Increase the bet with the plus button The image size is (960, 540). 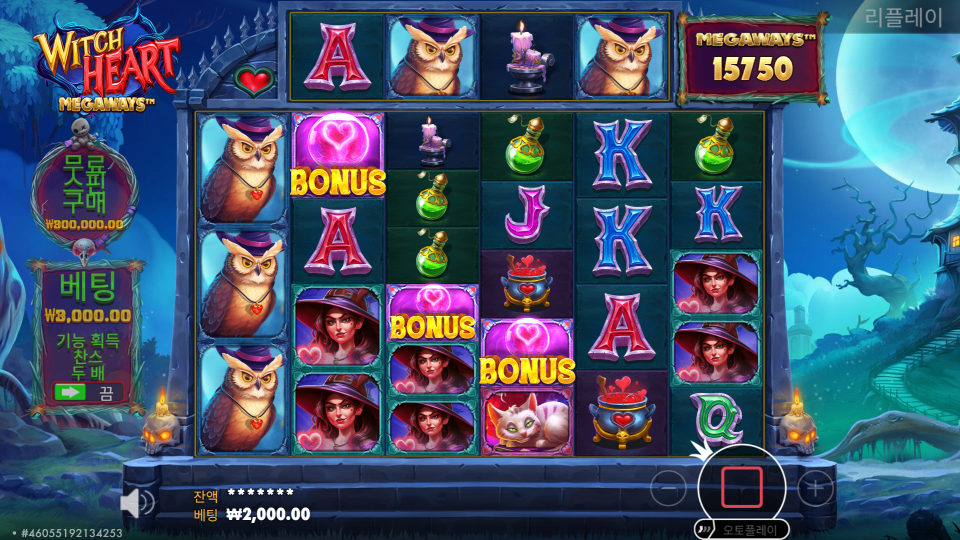tap(816, 488)
